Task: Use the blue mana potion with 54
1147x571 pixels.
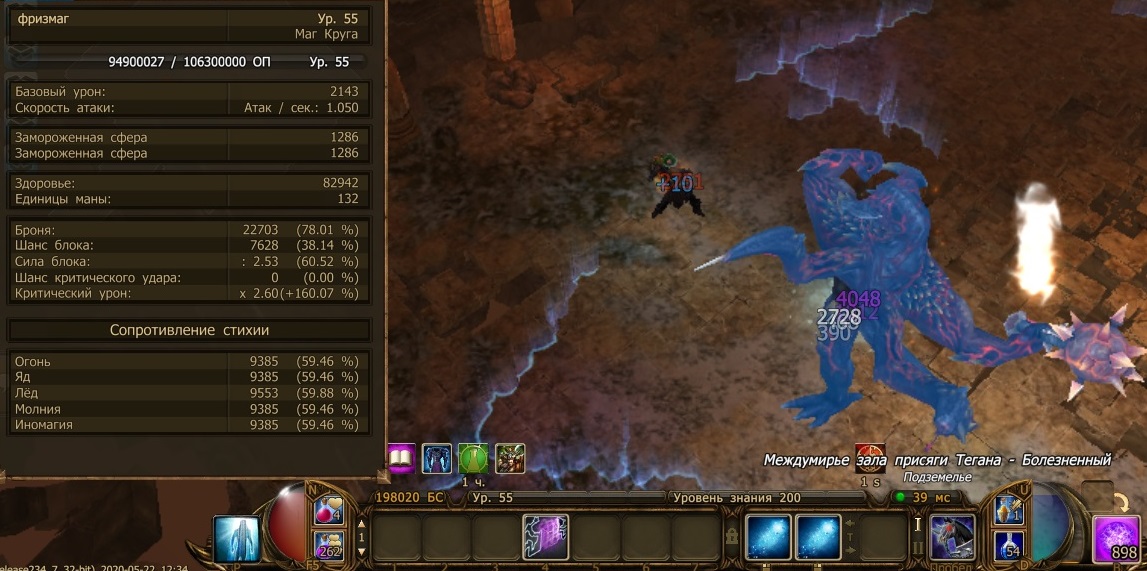Action: coord(1007,544)
